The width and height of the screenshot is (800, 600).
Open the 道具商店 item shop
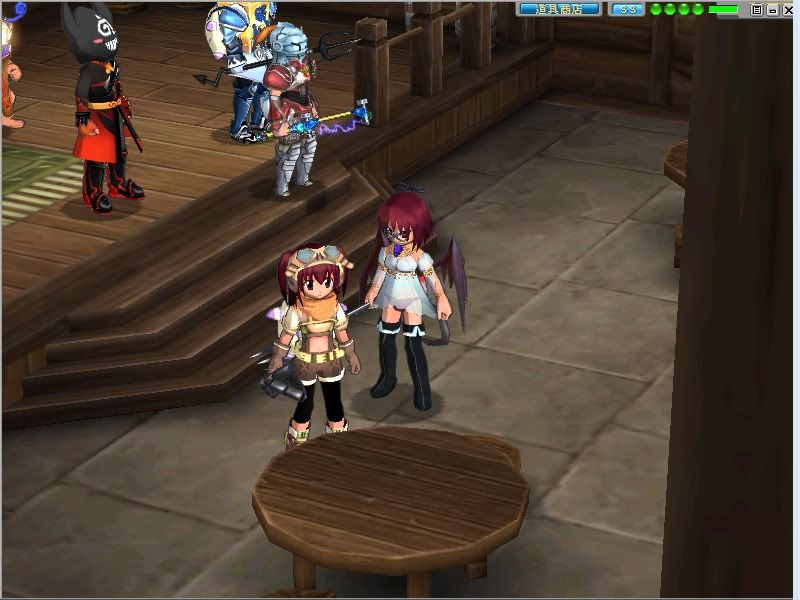click(560, 9)
